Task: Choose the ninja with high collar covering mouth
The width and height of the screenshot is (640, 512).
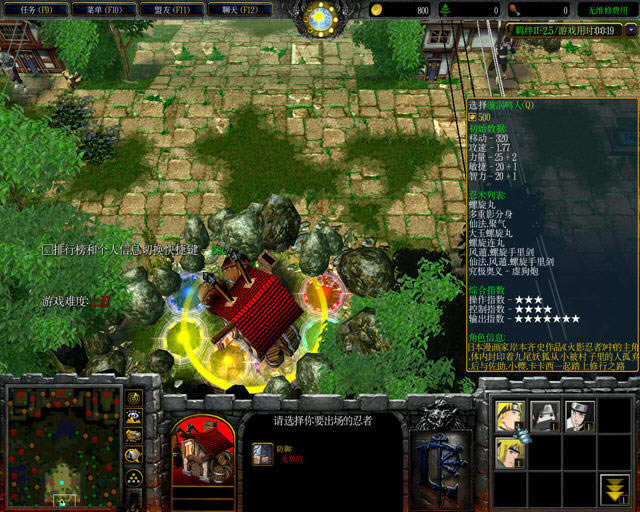Action: pyautogui.click(x=545, y=415)
